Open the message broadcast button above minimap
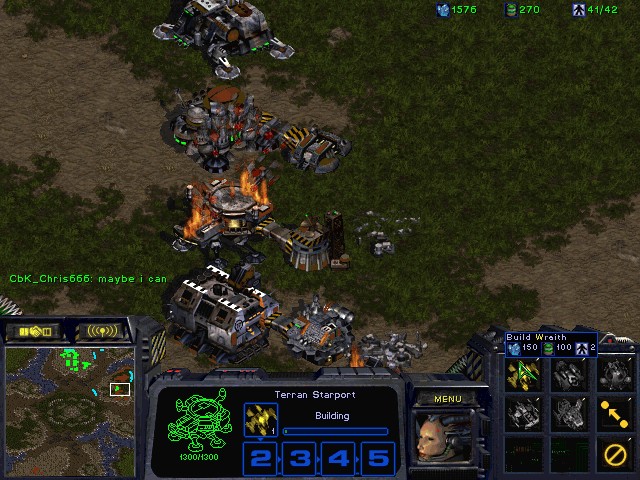The height and width of the screenshot is (480, 640). [102, 331]
